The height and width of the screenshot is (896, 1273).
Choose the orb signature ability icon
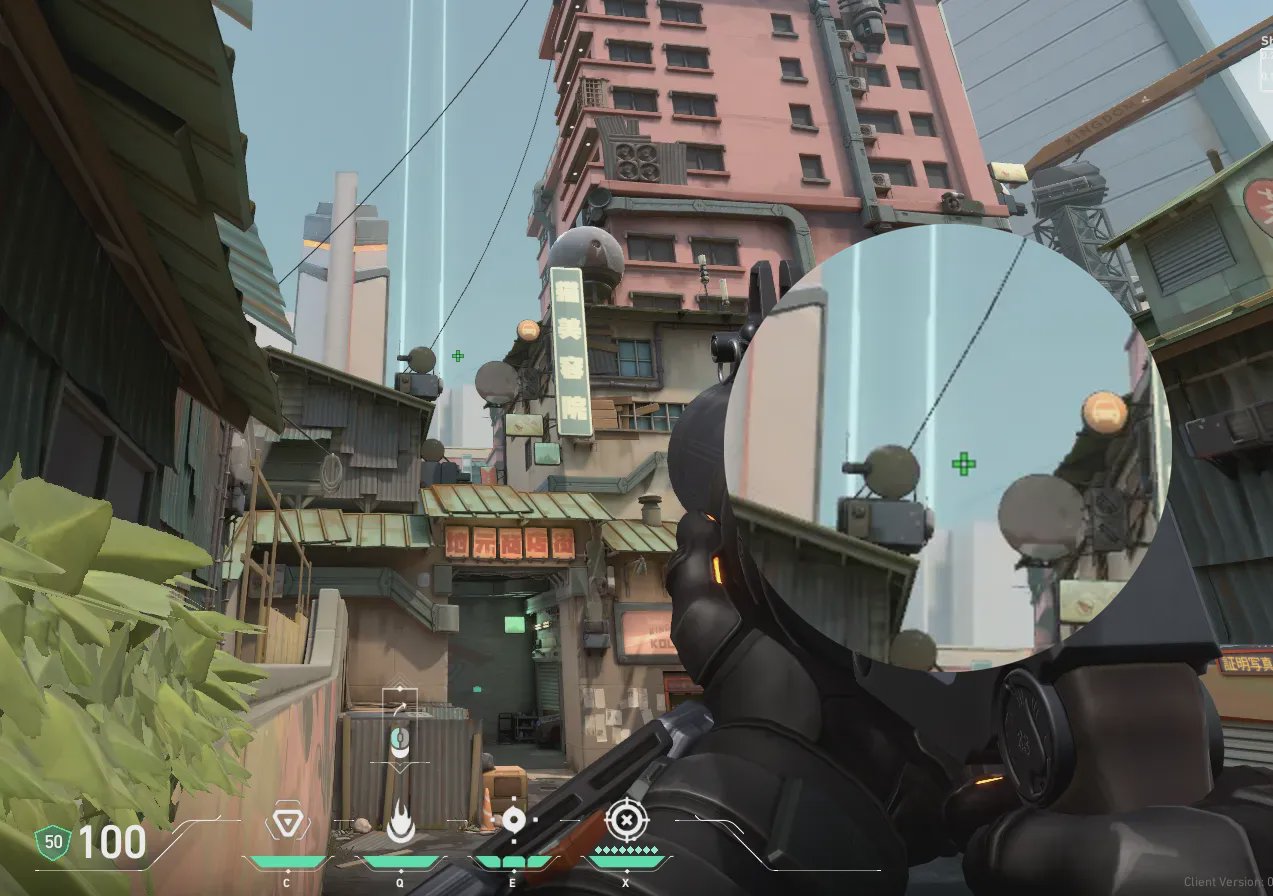click(514, 821)
